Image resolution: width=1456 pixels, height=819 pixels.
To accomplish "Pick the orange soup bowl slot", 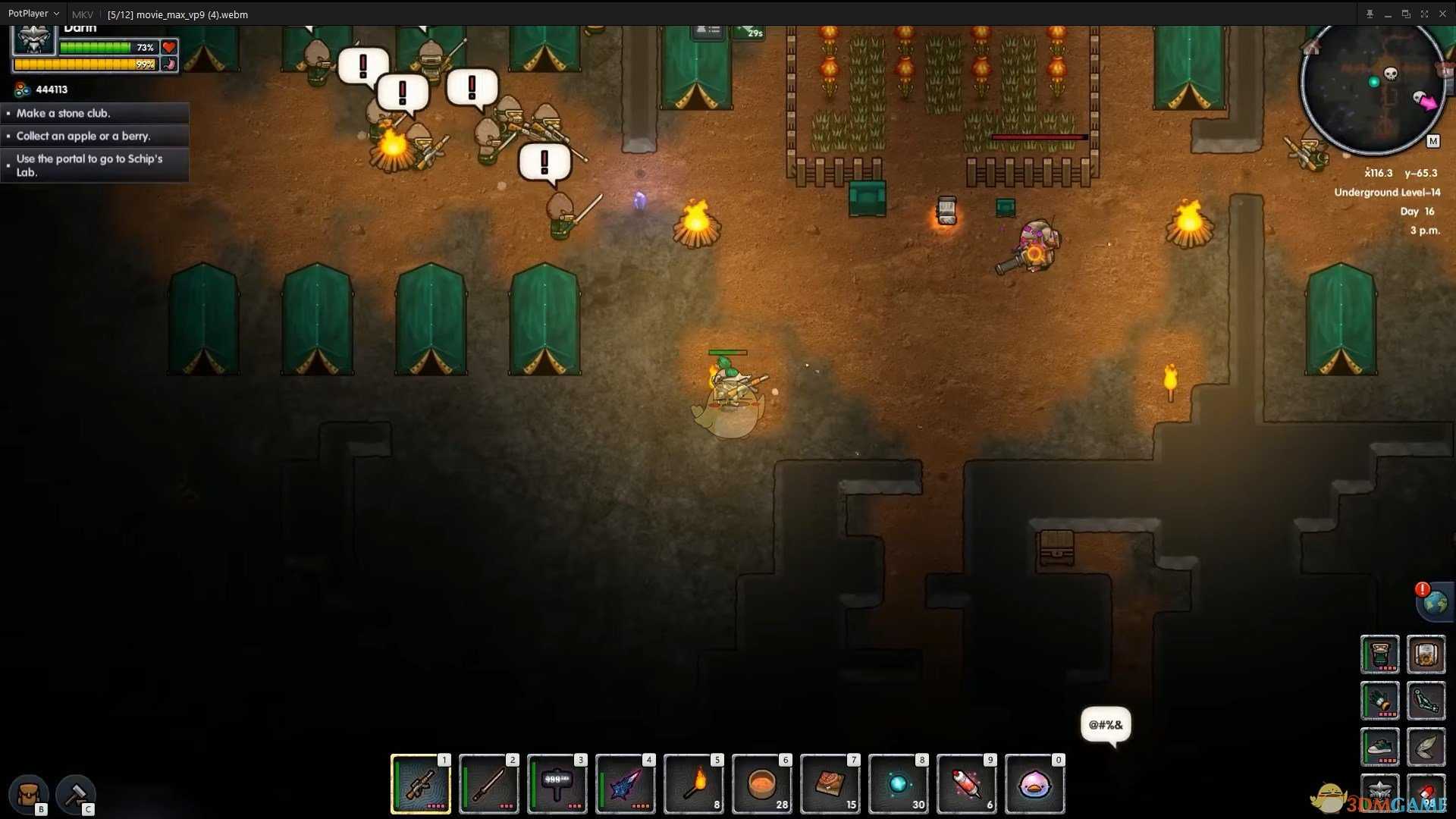I will click(762, 784).
